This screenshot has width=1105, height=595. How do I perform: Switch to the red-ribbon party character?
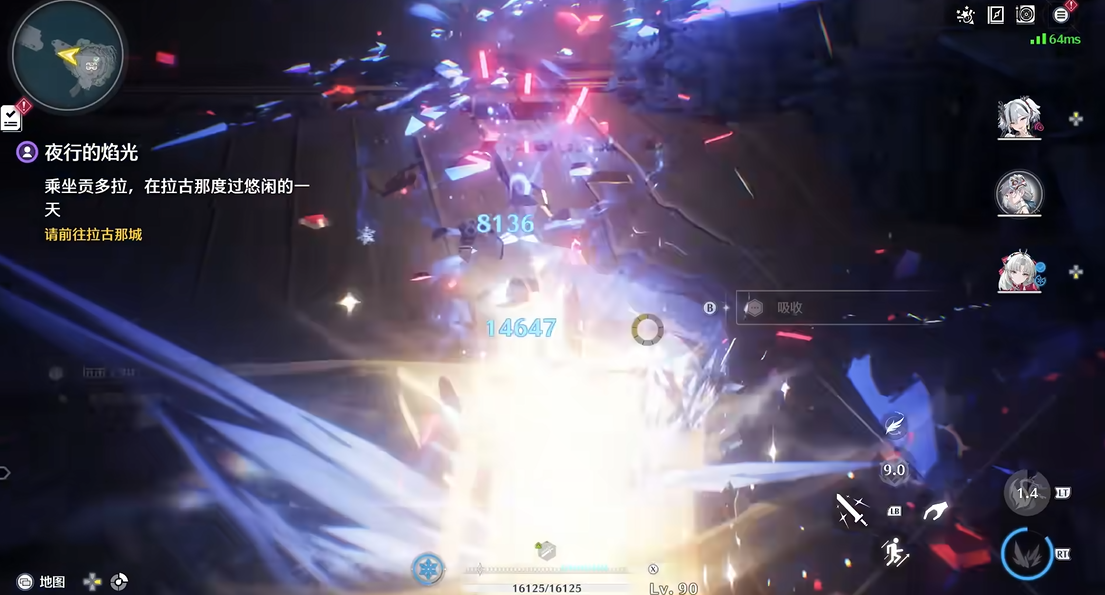point(1019,271)
